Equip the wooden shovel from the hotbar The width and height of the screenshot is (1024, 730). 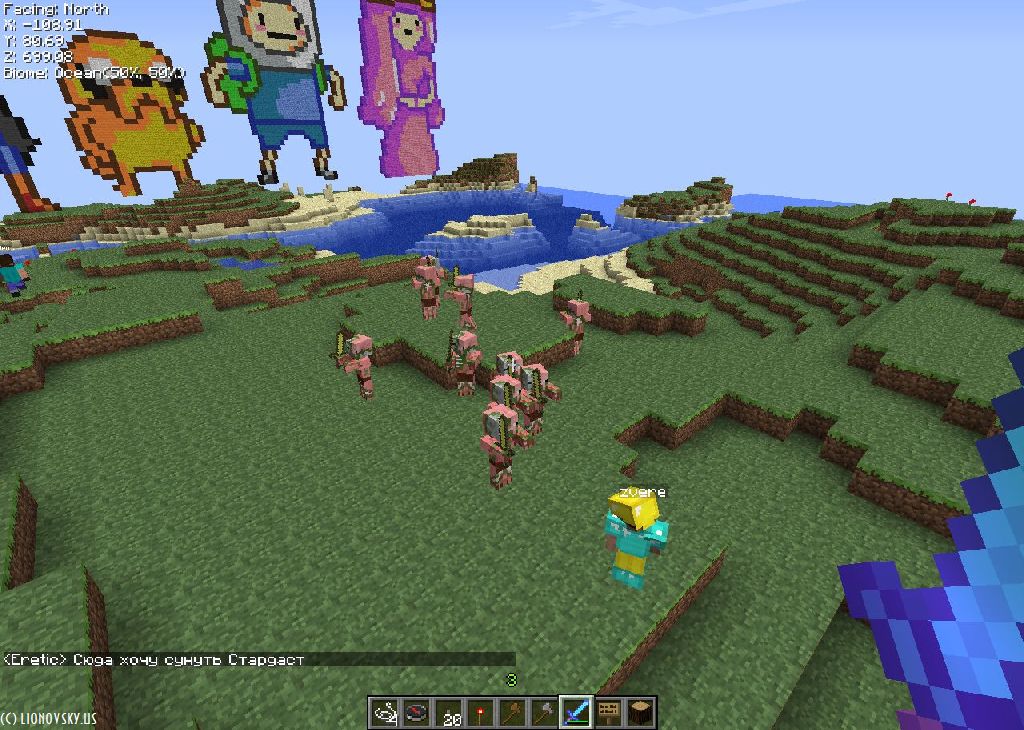tap(512, 712)
